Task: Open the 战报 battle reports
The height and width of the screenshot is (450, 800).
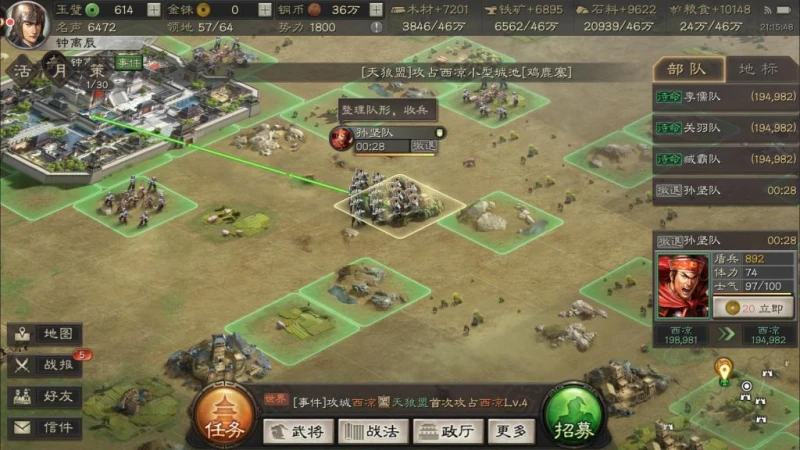Action: point(45,365)
